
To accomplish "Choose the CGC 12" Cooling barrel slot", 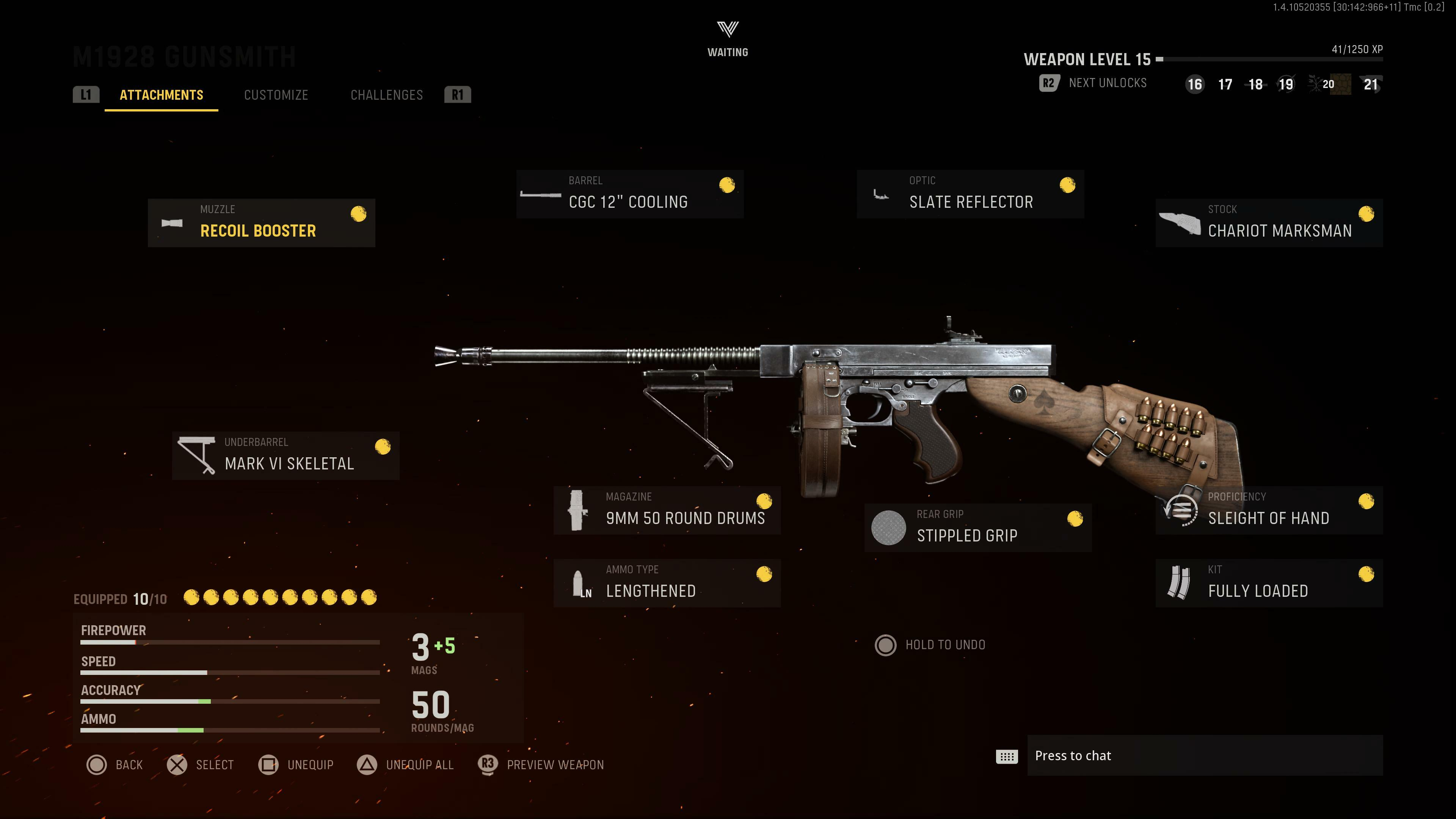I will point(630,194).
